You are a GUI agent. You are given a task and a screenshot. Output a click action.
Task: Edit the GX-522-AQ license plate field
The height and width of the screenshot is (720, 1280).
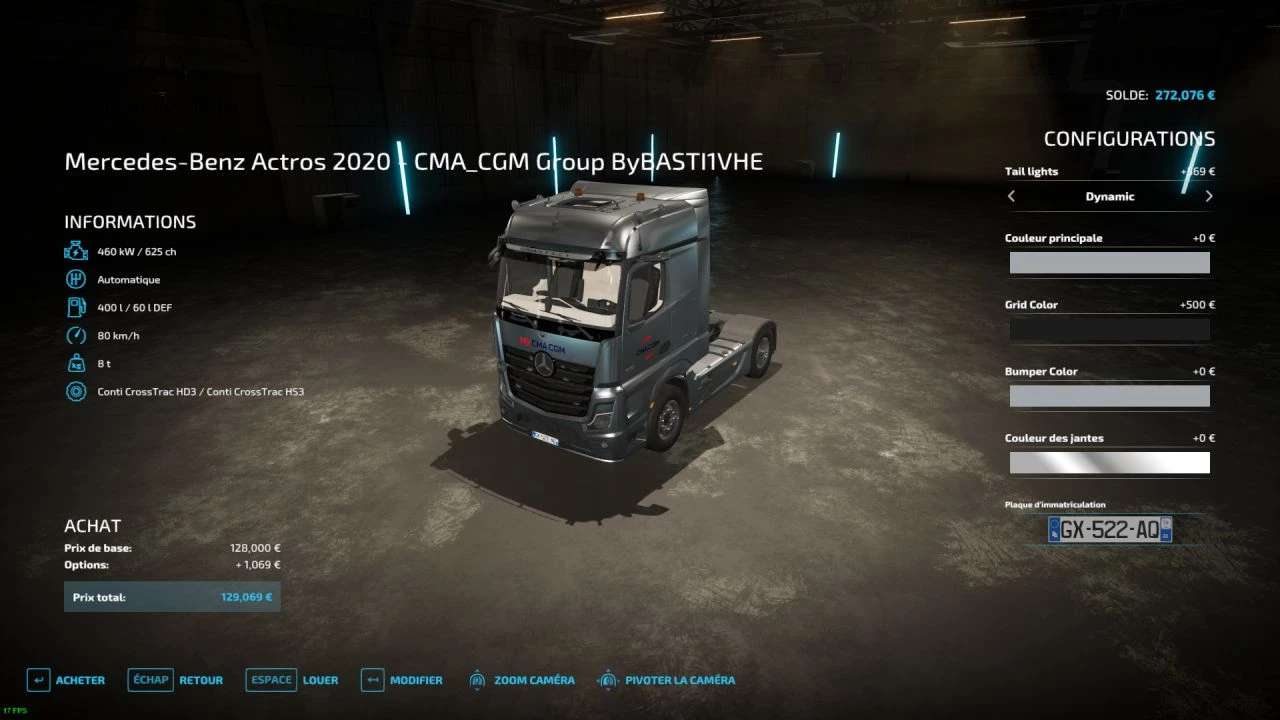pyautogui.click(x=1110, y=529)
